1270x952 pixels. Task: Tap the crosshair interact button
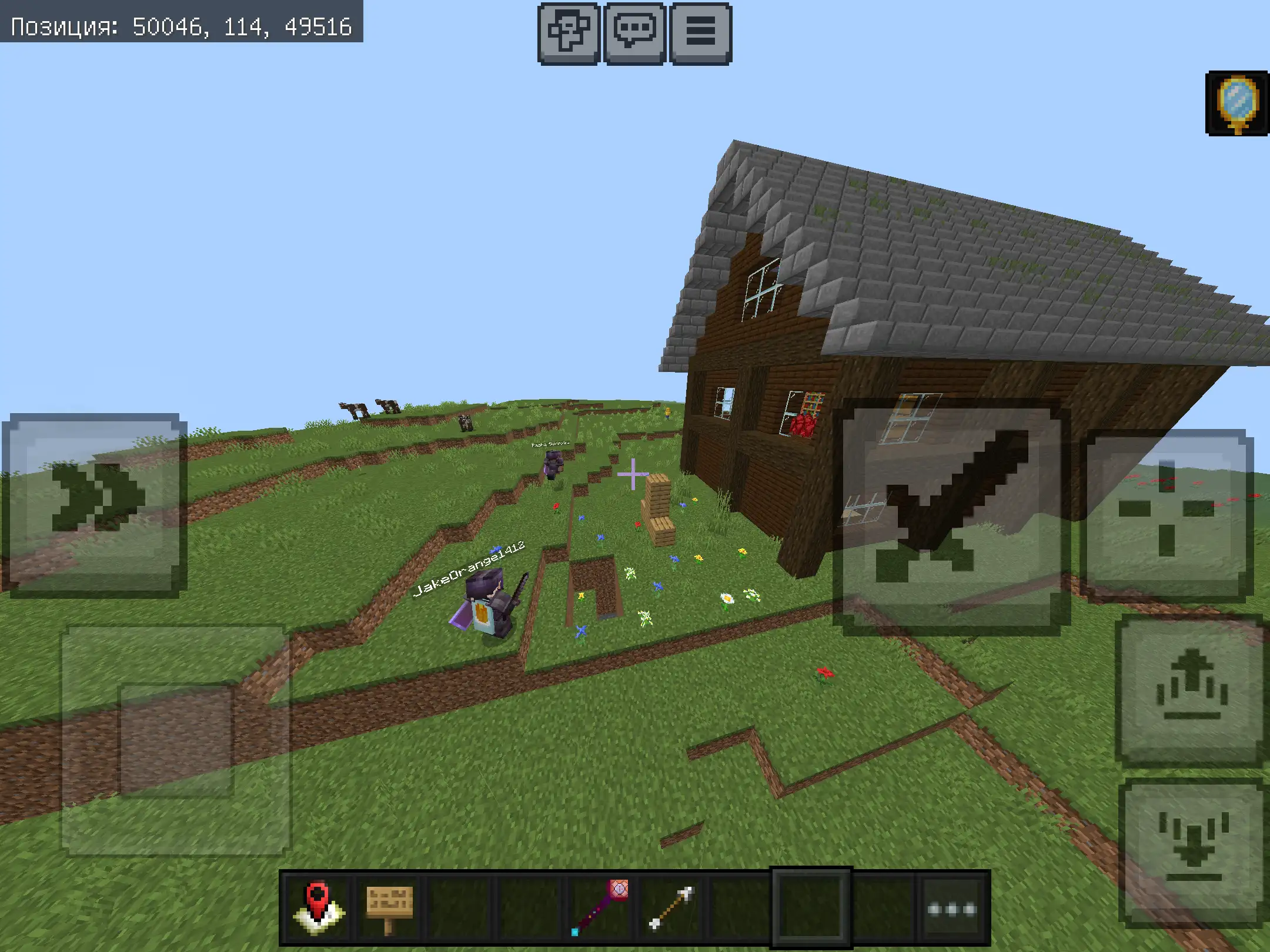click(x=1167, y=515)
